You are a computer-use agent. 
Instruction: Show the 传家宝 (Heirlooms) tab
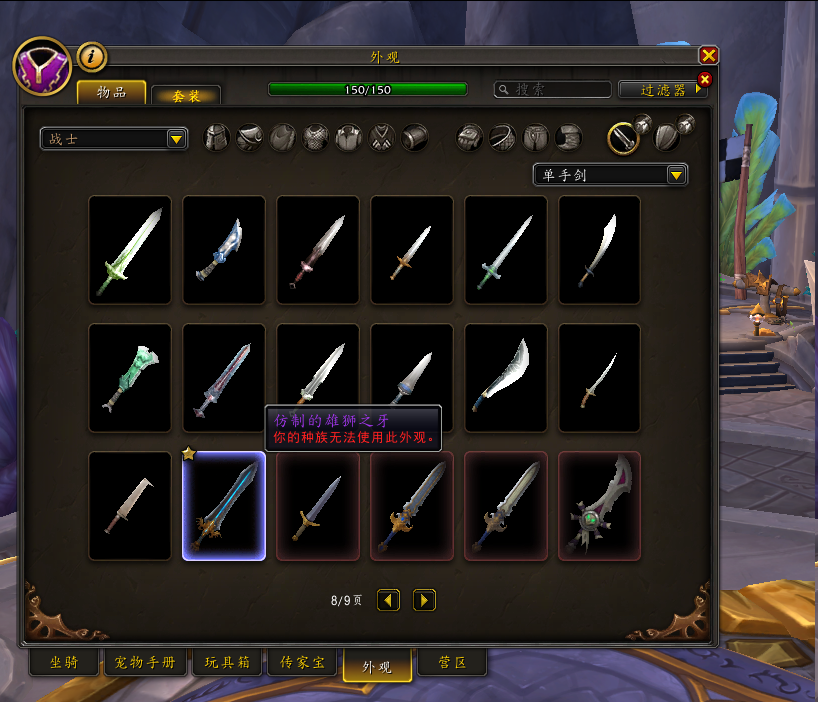pyautogui.click(x=301, y=662)
